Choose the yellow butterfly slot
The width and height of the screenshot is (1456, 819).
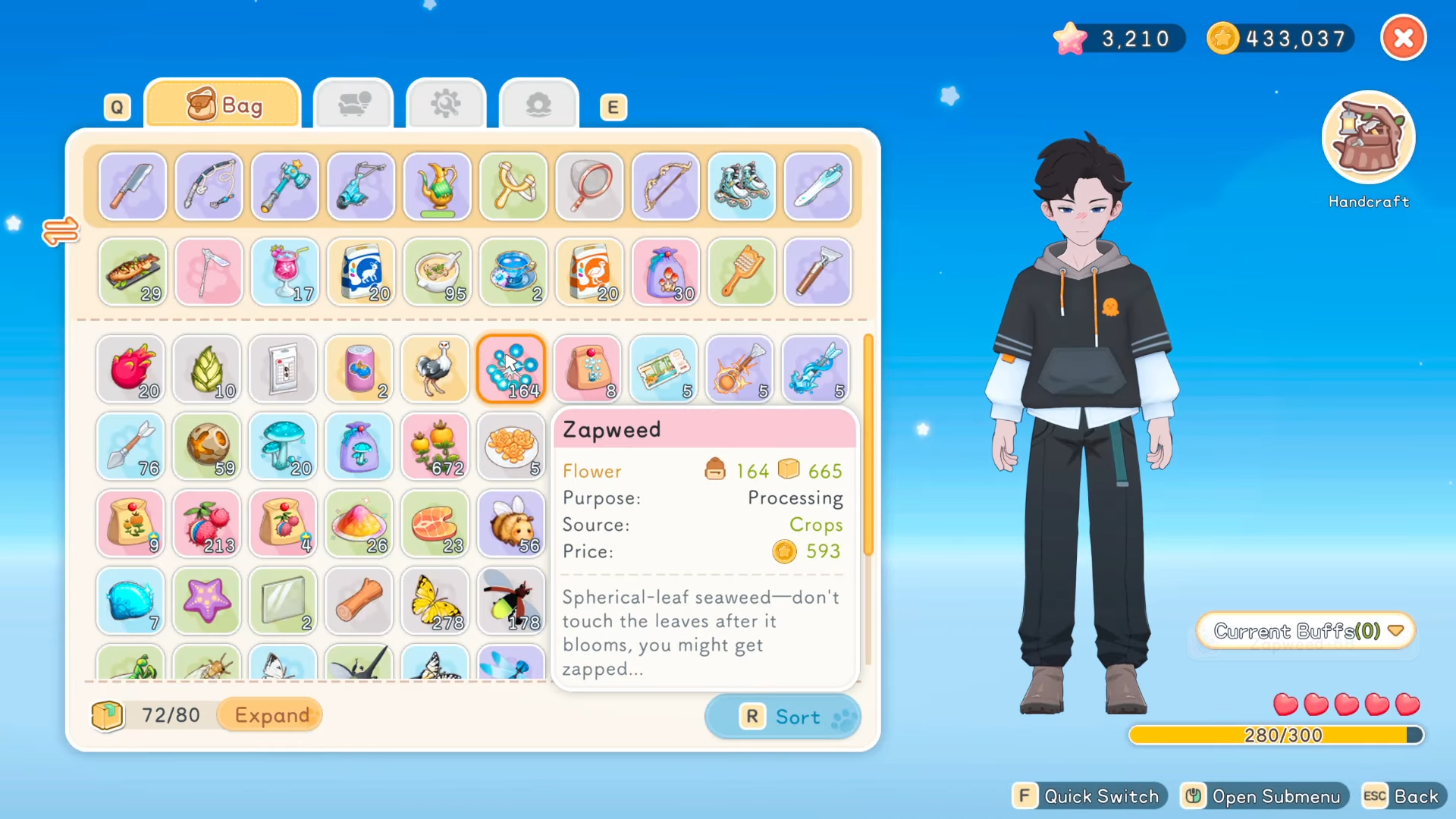pos(435,601)
